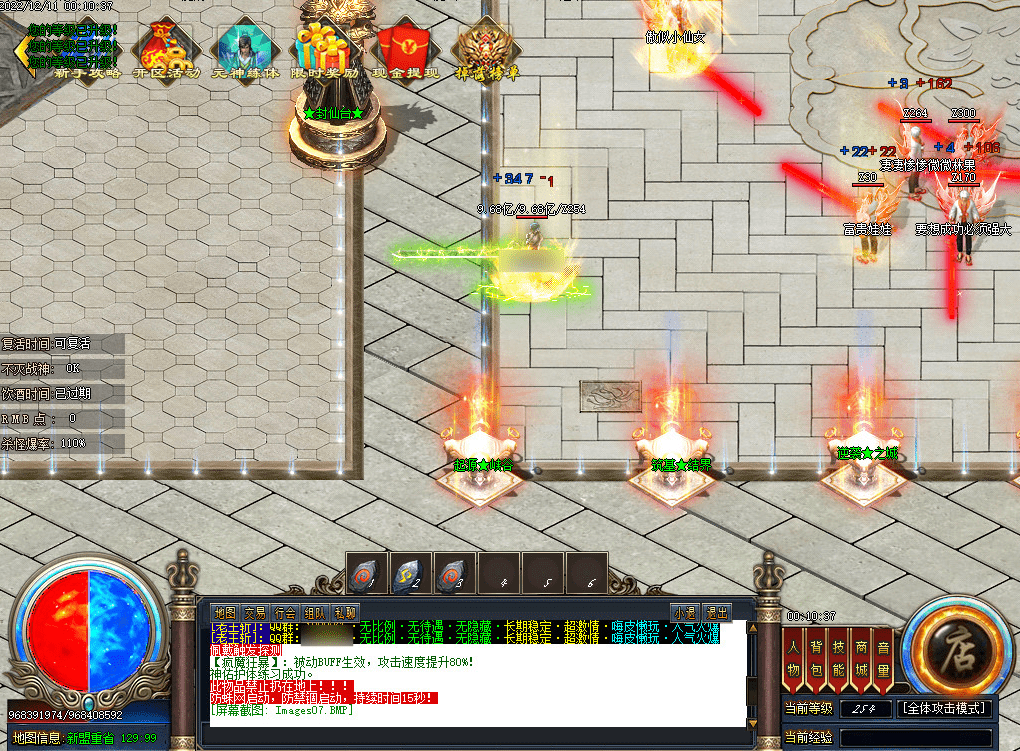
Task: Open the 背包 bag panel
Action: (x=816, y=660)
